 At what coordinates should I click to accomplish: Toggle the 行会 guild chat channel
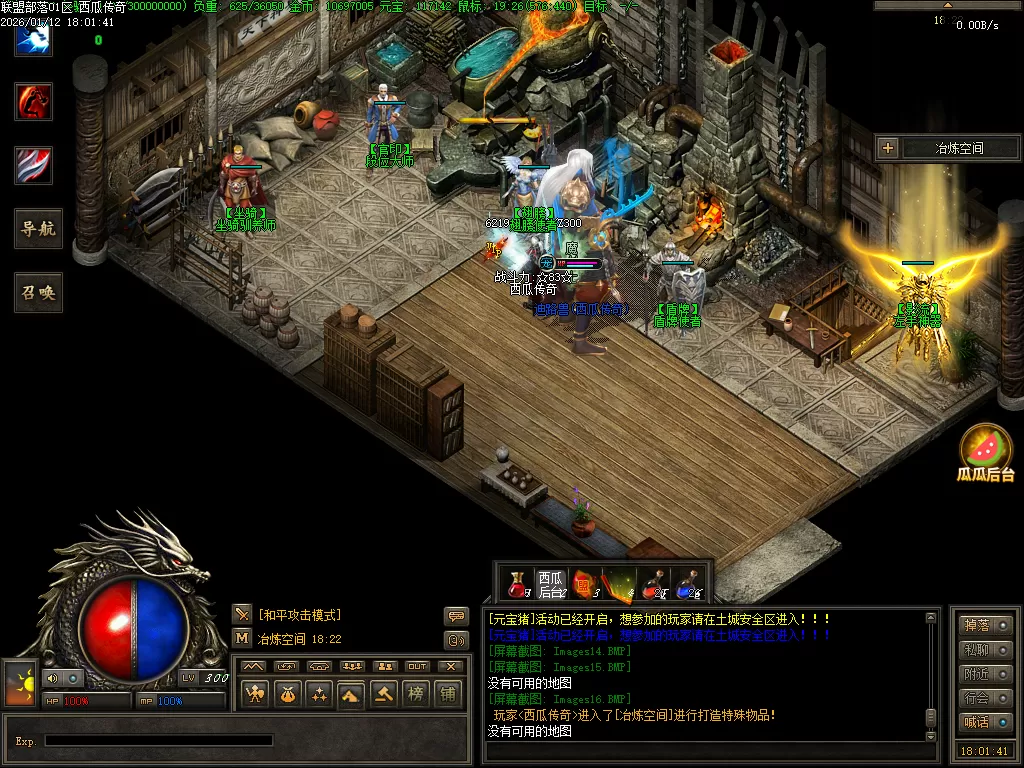coord(985,698)
